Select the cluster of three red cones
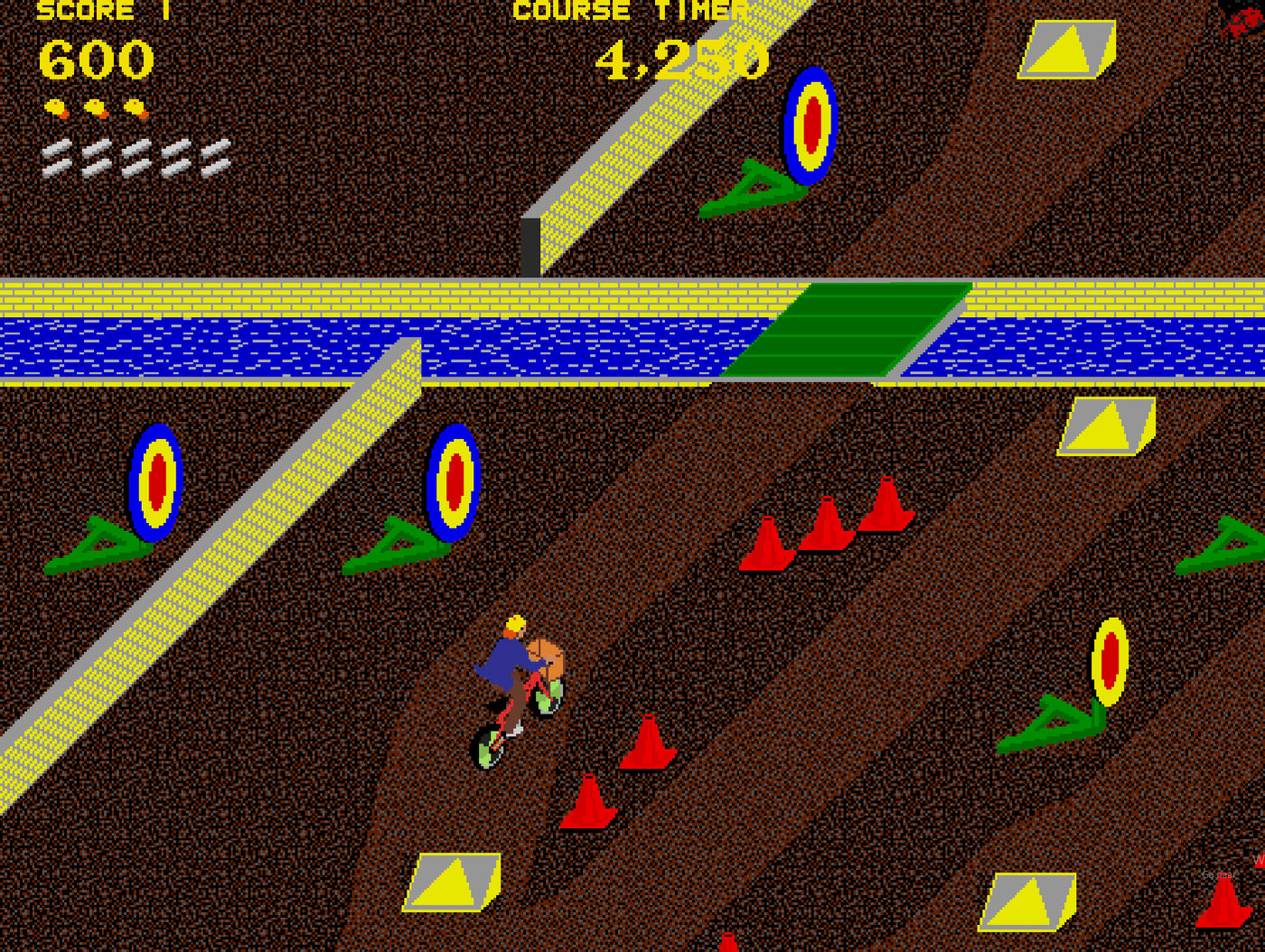The width and height of the screenshot is (1265, 952). (x=827, y=533)
